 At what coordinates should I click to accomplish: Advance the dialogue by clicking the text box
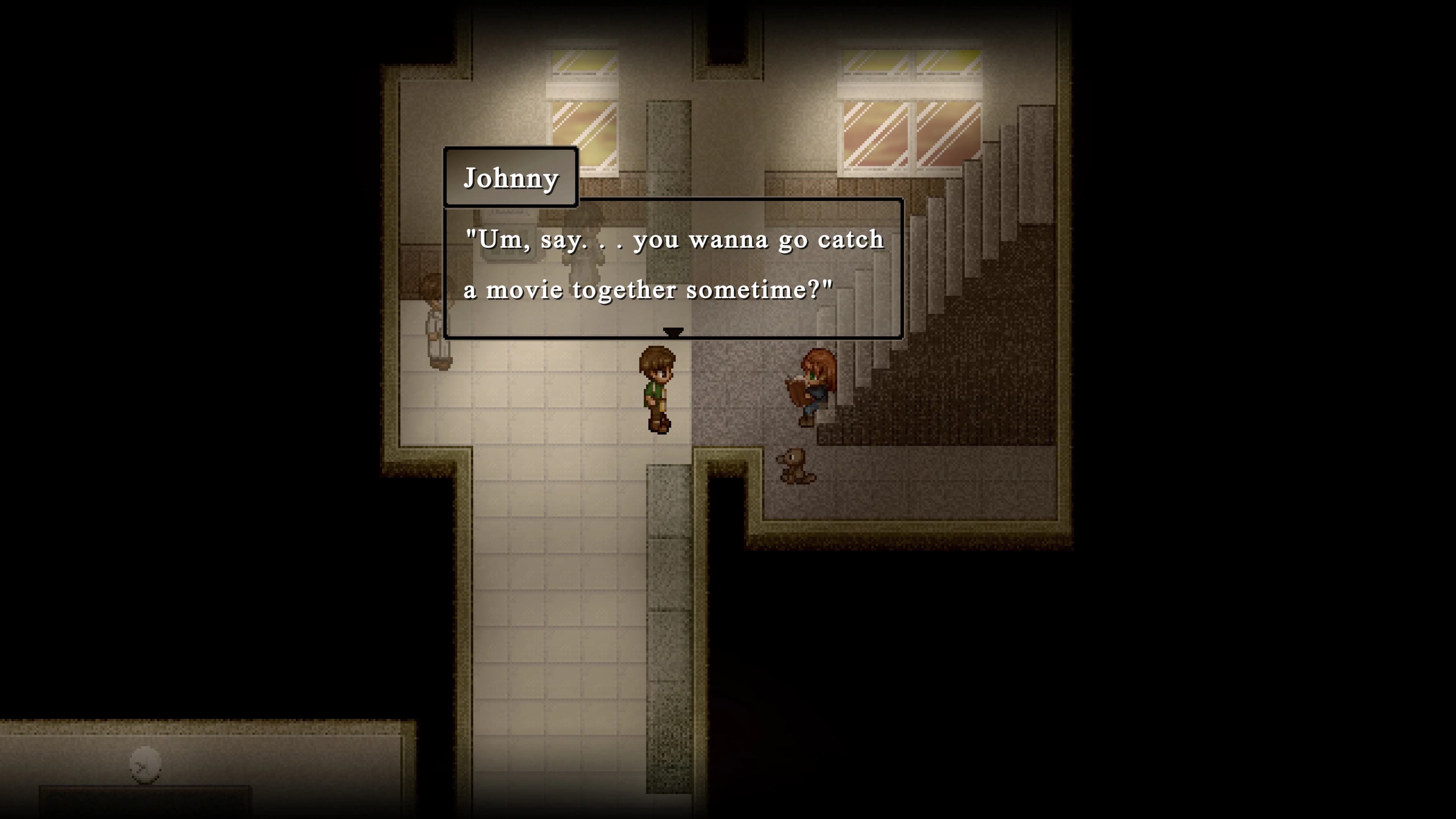click(x=673, y=266)
